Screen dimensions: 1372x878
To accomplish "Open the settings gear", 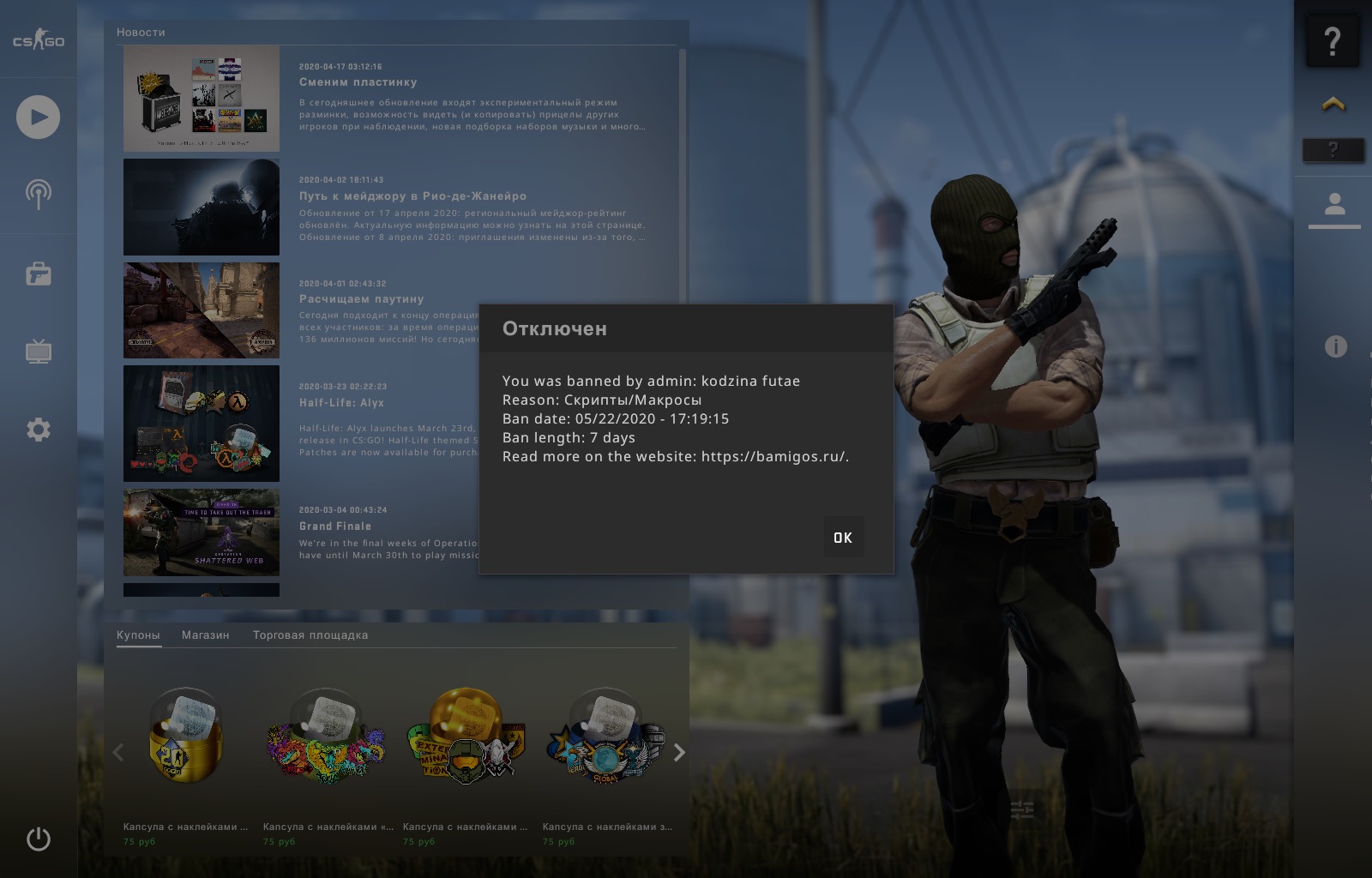I will pyautogui.click(x=38, y=429).
